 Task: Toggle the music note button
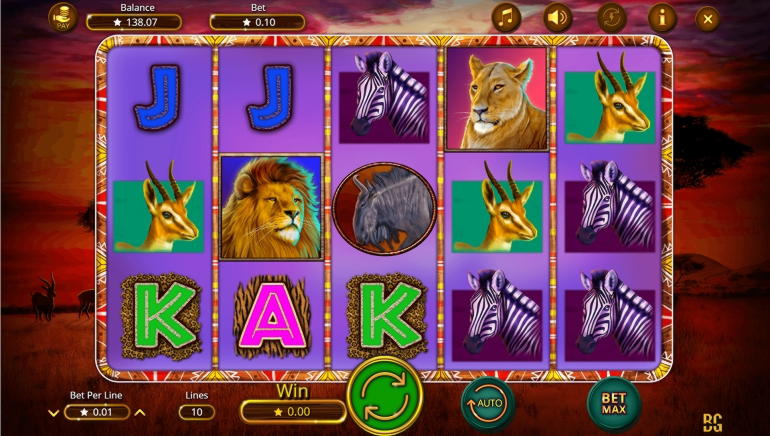[x=506, y=18]
